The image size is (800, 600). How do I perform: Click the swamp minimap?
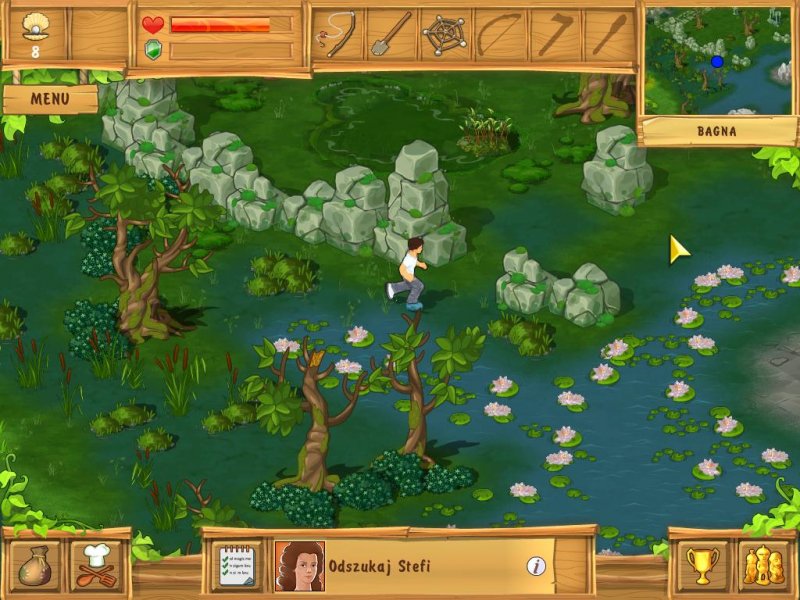pos(720,61)
